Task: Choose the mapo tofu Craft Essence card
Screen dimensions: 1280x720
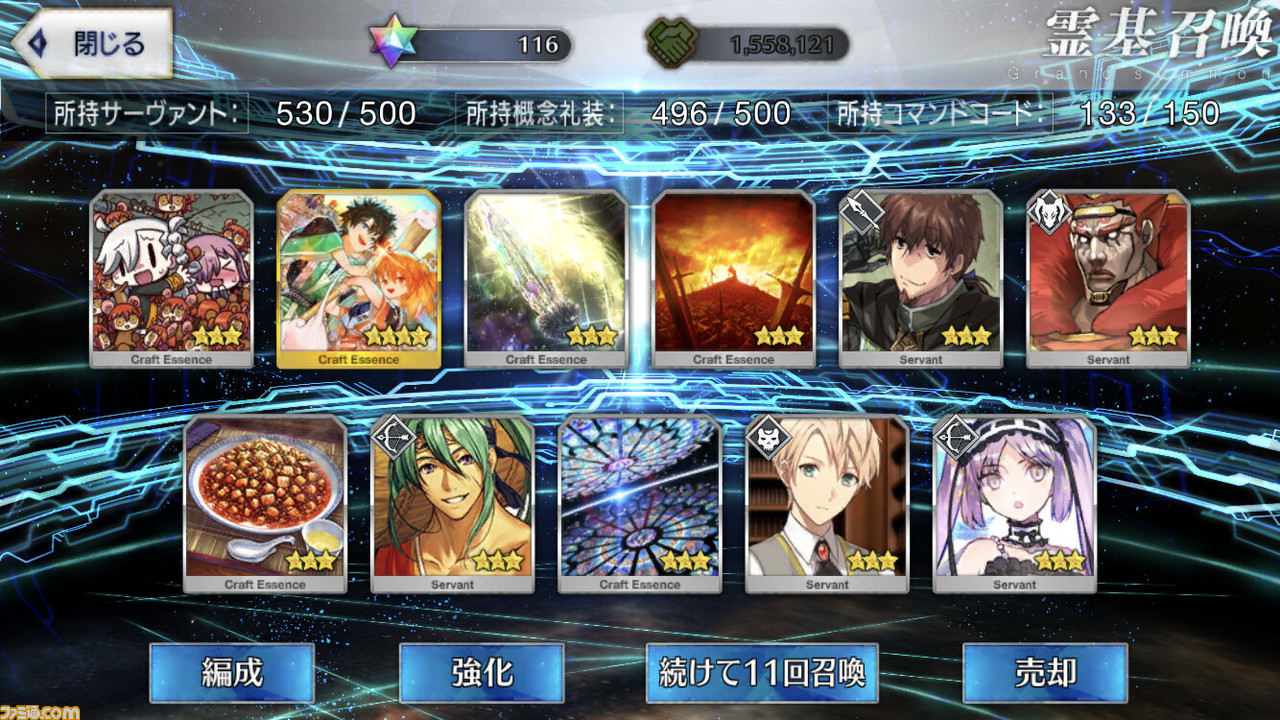Action: pos(265,504)
